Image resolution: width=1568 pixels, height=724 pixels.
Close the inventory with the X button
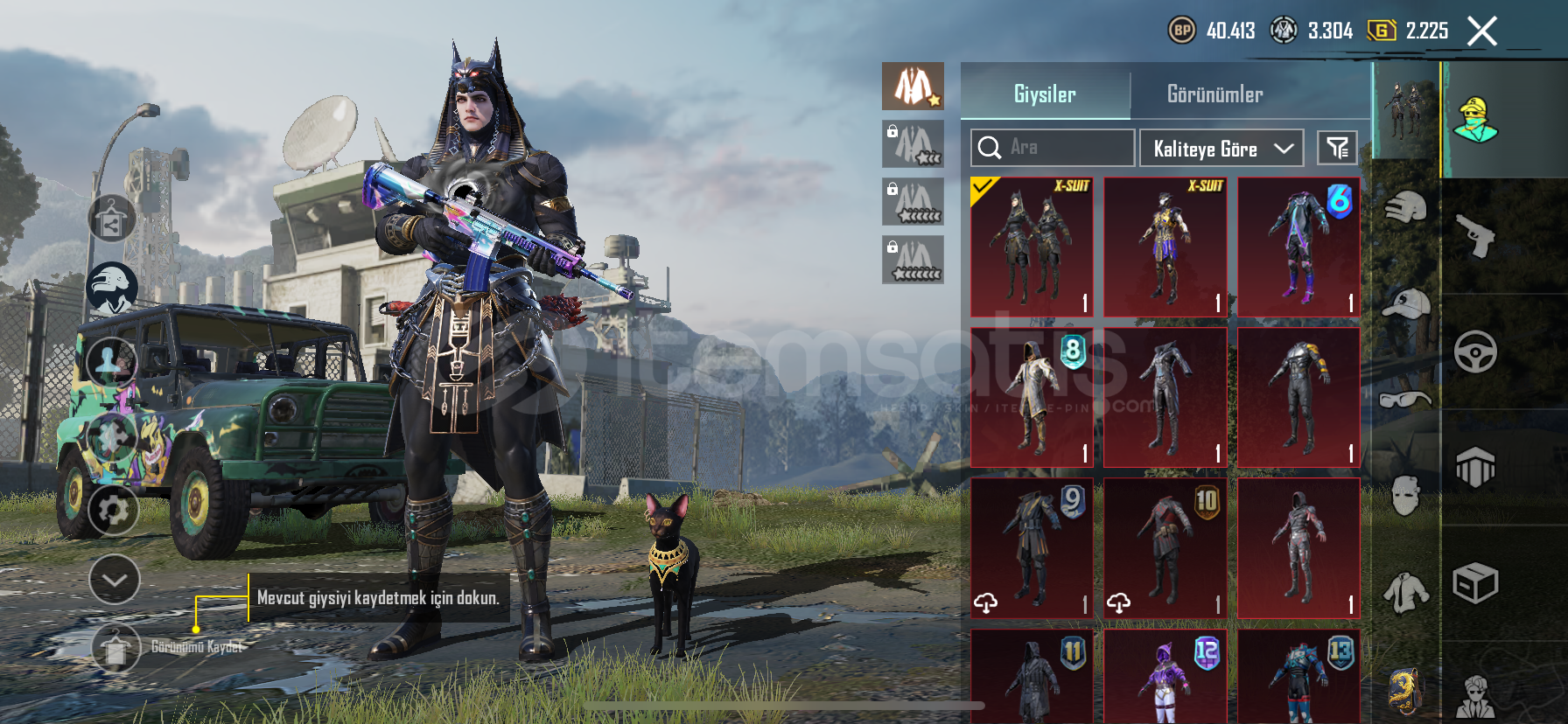click(1481, 31)
